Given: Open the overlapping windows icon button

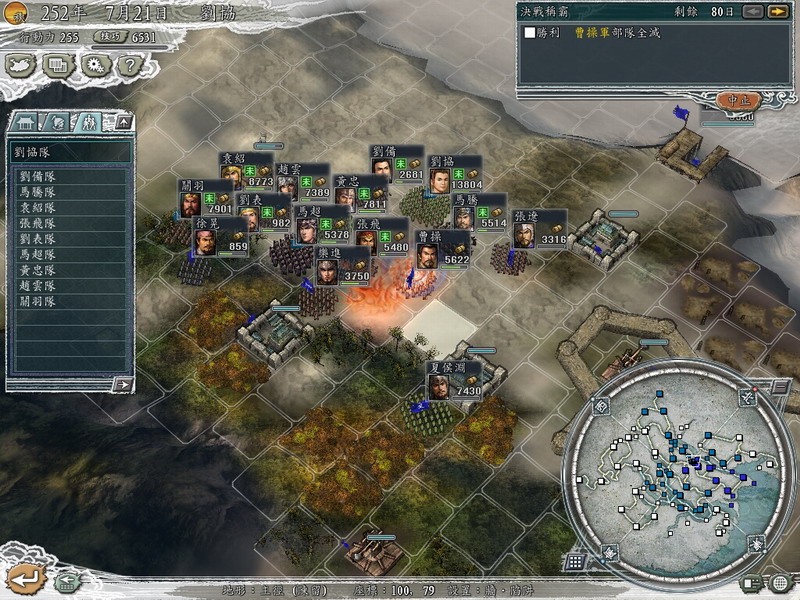Looking at the screenshot, I should click(x=57, y=65).
